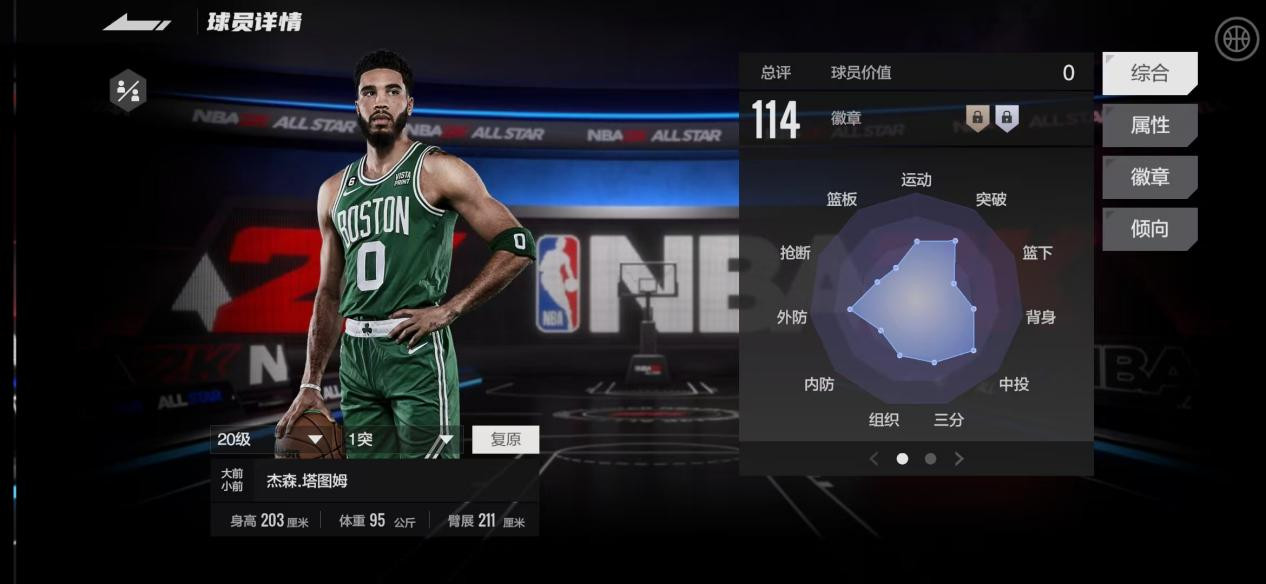Go back using the top-left arrow logo
The image size is (1266, 584).
point(136,22)
